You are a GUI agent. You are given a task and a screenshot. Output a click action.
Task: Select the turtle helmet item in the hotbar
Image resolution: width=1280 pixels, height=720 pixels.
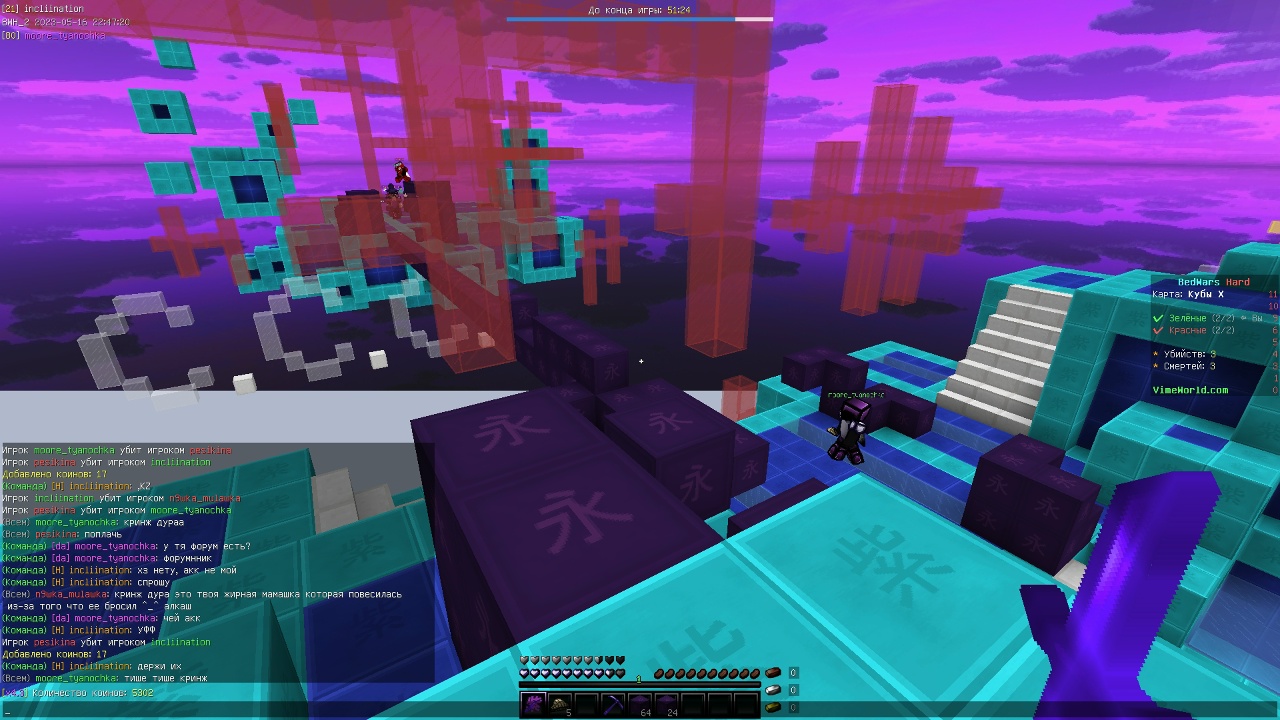pos(560,703)
